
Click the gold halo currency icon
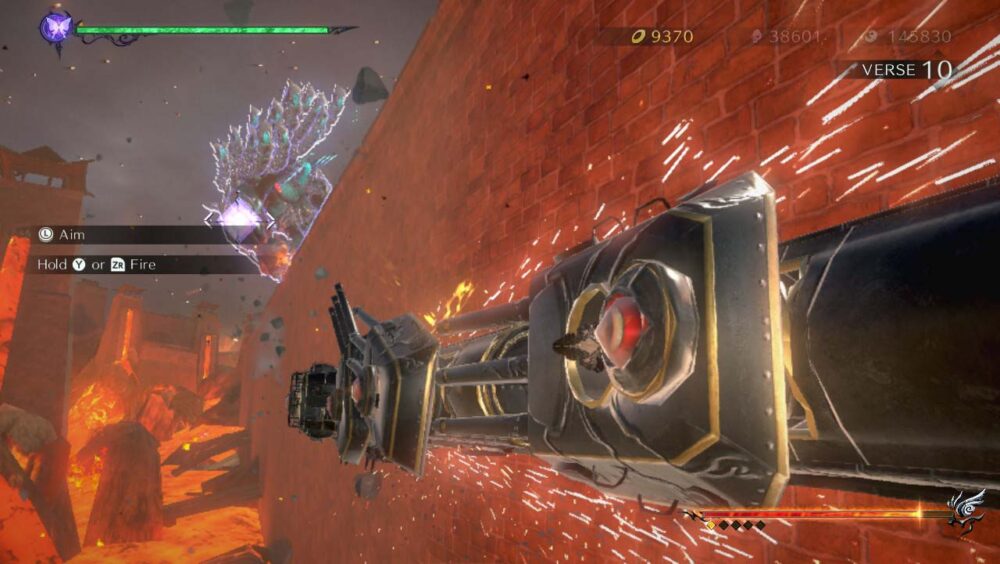636,37
